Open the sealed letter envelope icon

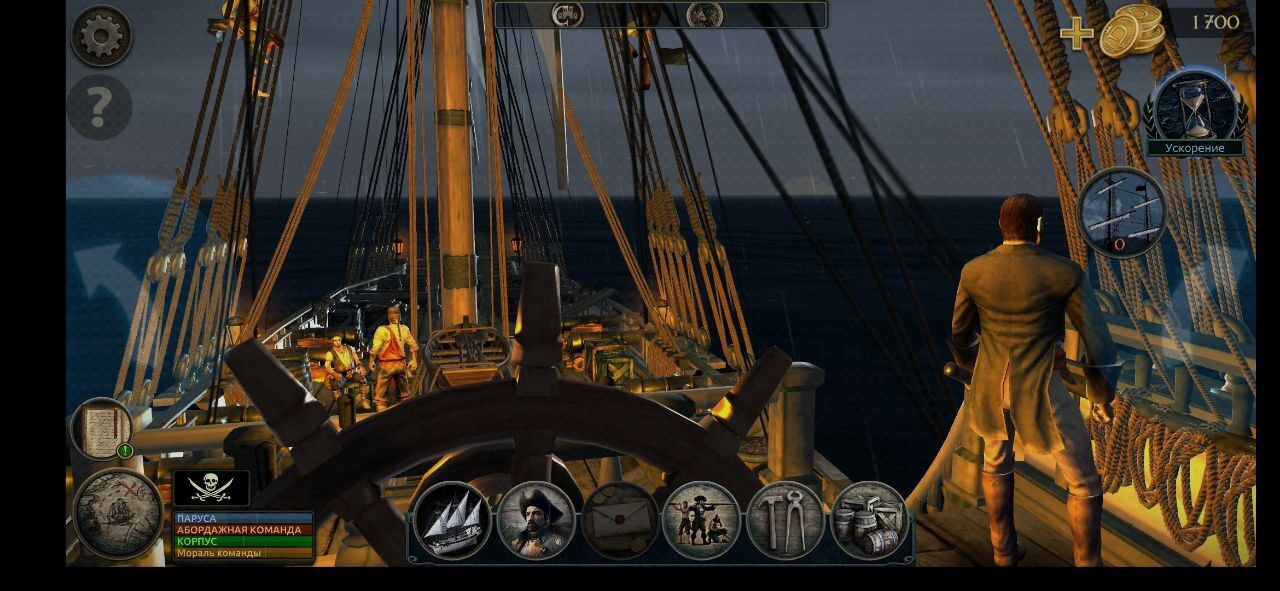point(619,520)
